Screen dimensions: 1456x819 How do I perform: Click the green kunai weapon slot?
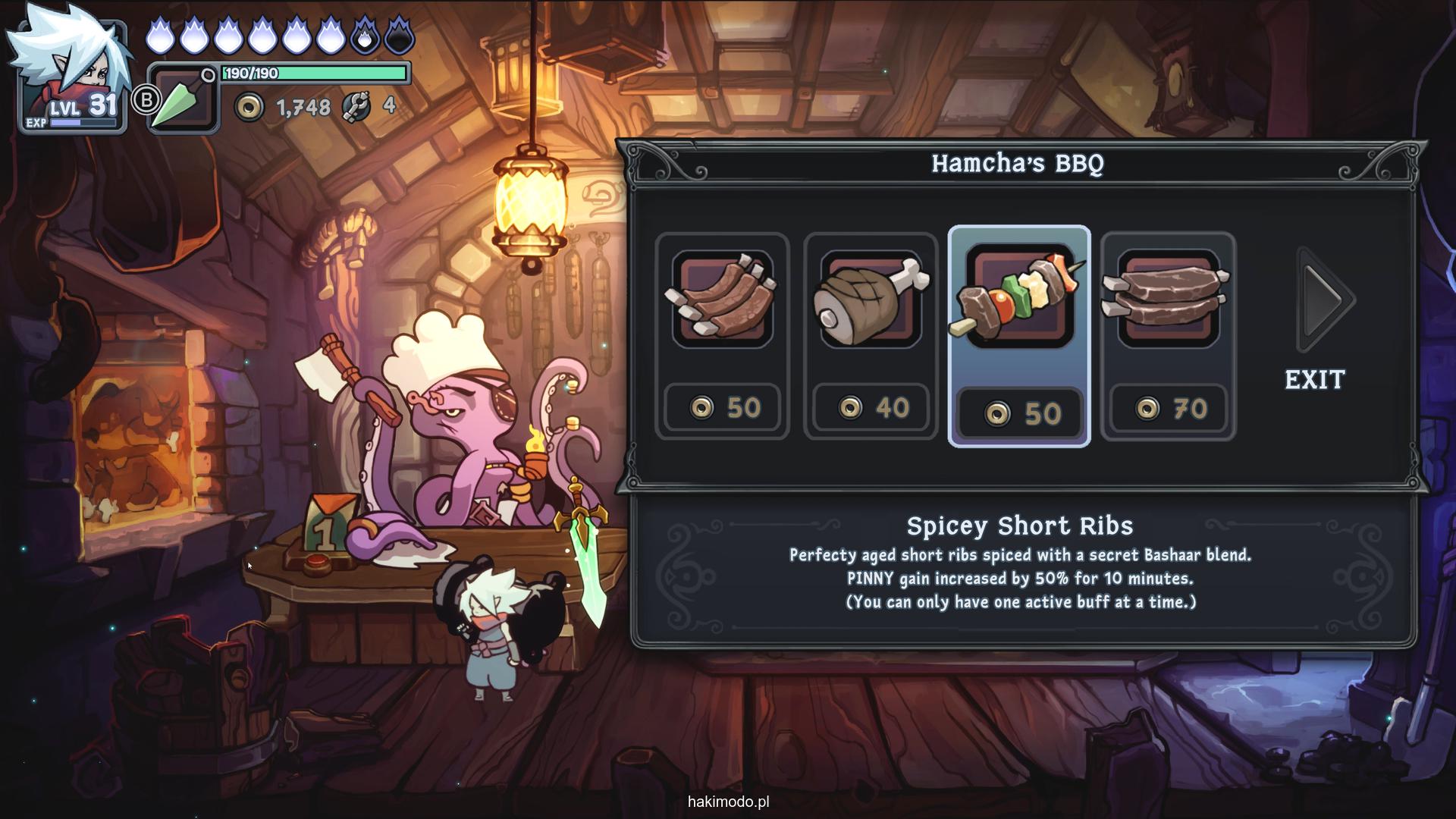[x=182, y=99]
